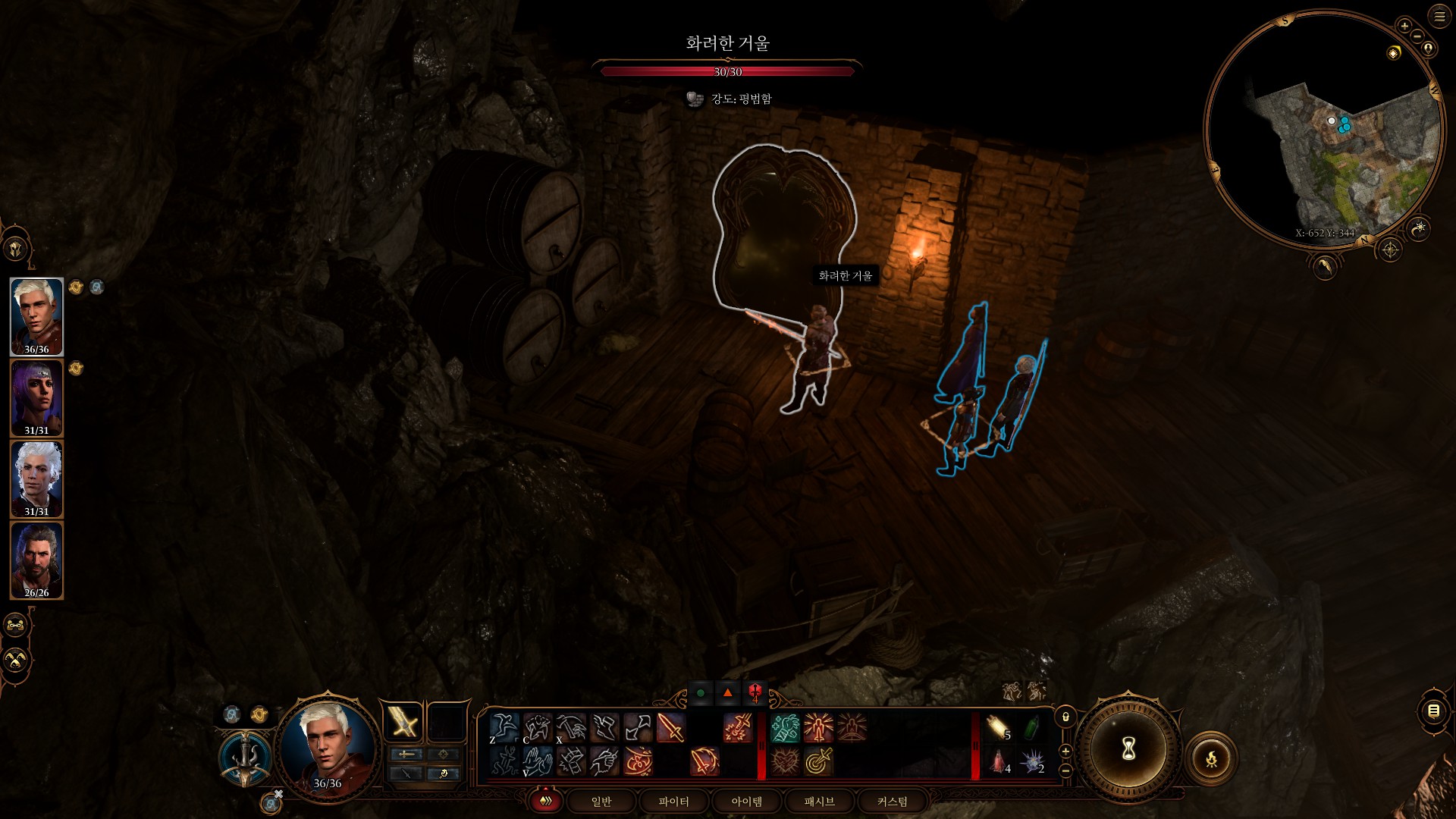The height and width of the screenshot is (819, 1456).
Task: Activate the Jump ability icon
Action: click(504, 728)
